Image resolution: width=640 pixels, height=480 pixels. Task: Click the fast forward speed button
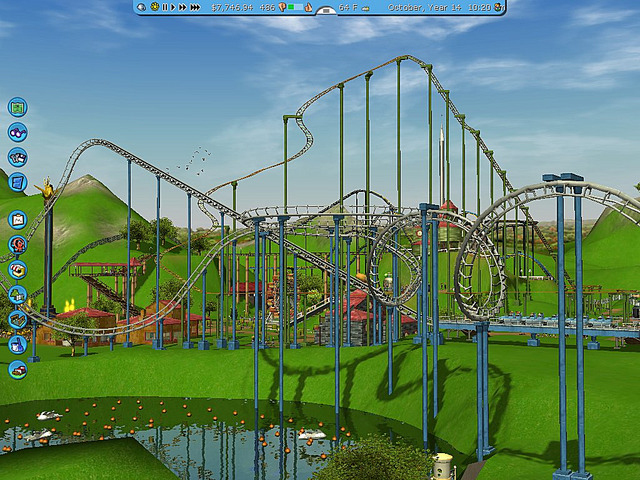point(183,7)
